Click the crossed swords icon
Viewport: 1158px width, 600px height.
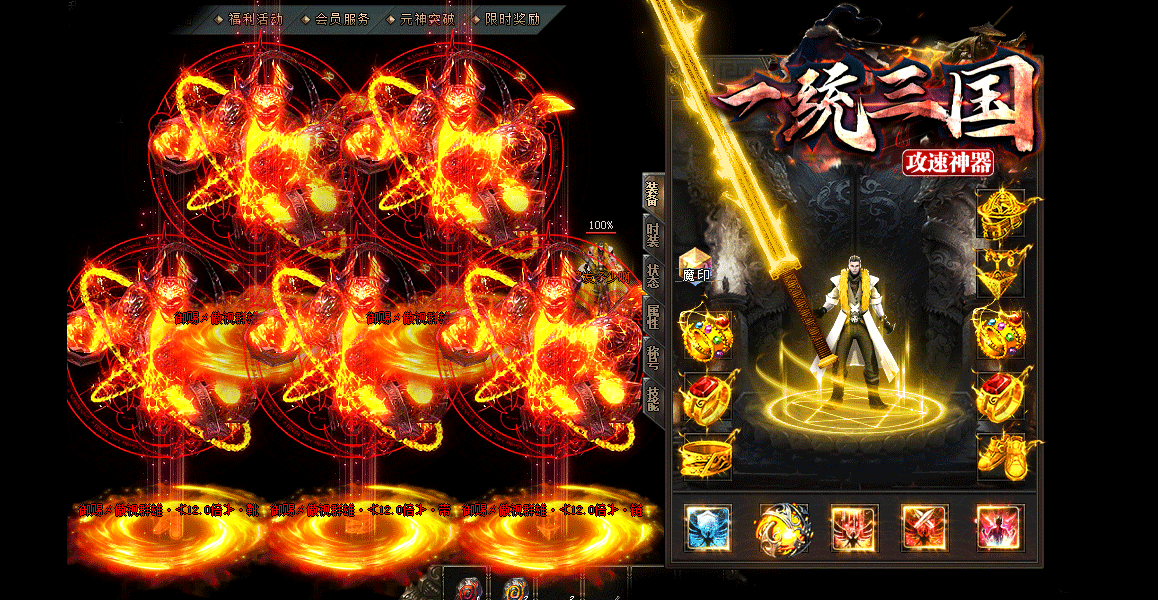coord(926,527)
